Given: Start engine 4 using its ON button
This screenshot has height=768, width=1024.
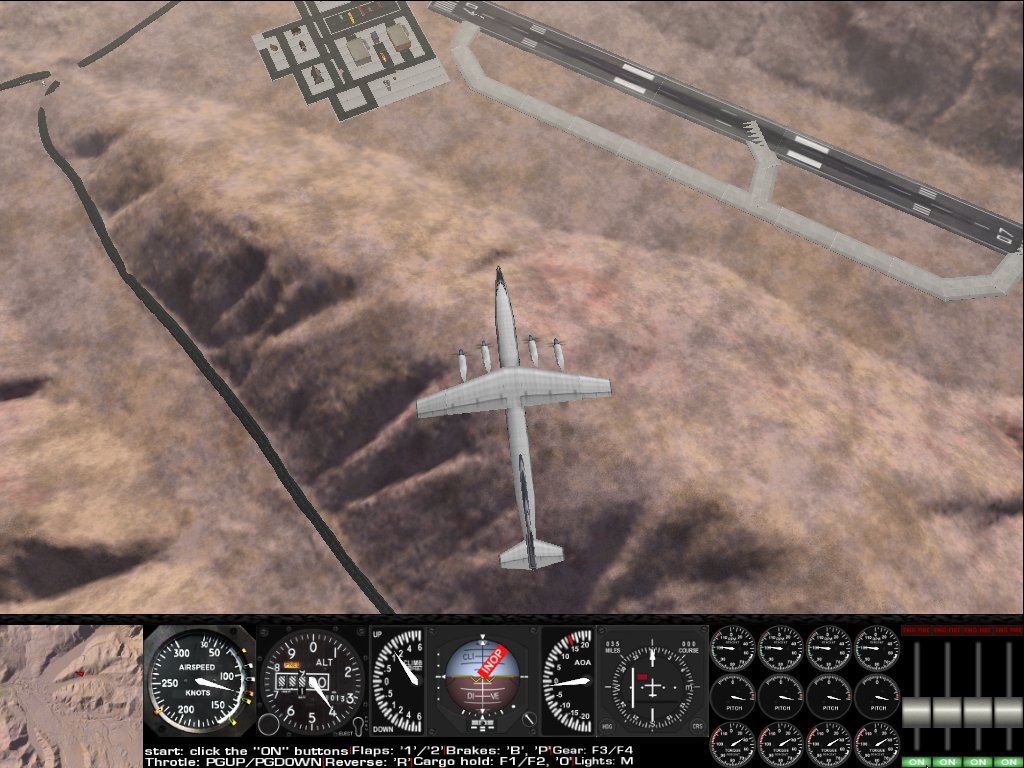Looking at the screenshot, I should [x=1007, y=761].
